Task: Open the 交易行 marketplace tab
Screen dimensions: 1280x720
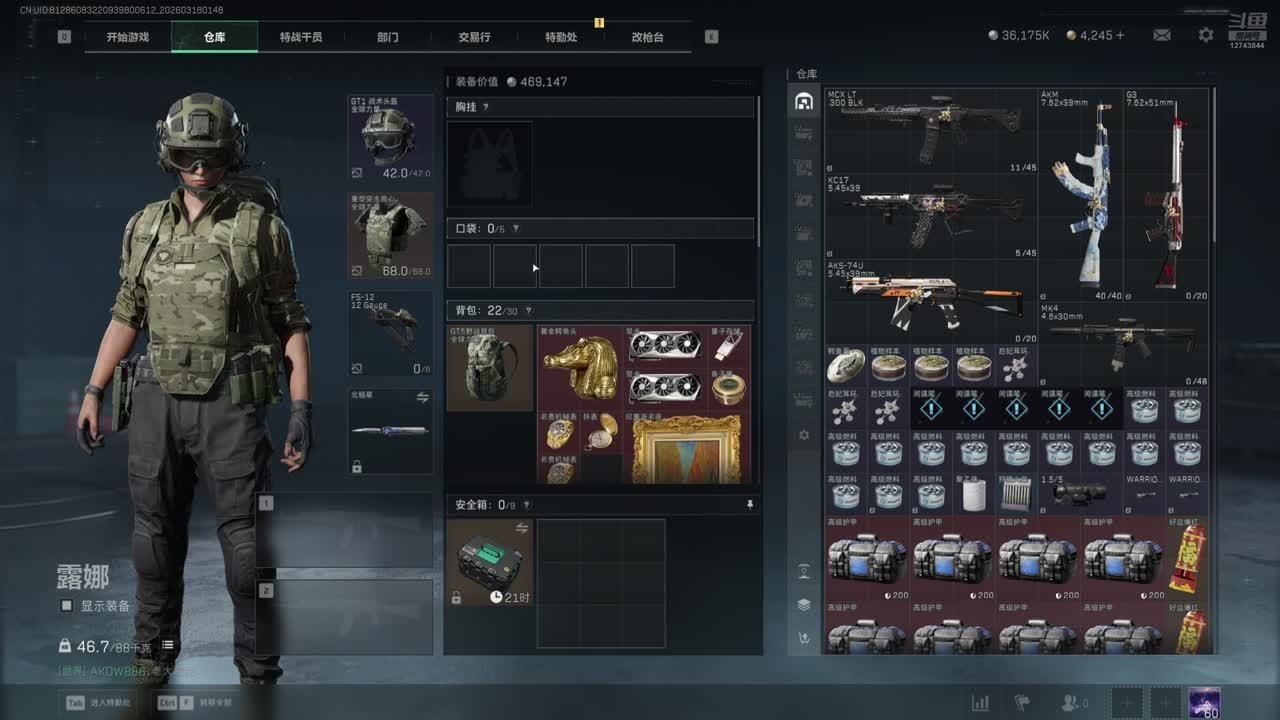Action: pos(474,37)
